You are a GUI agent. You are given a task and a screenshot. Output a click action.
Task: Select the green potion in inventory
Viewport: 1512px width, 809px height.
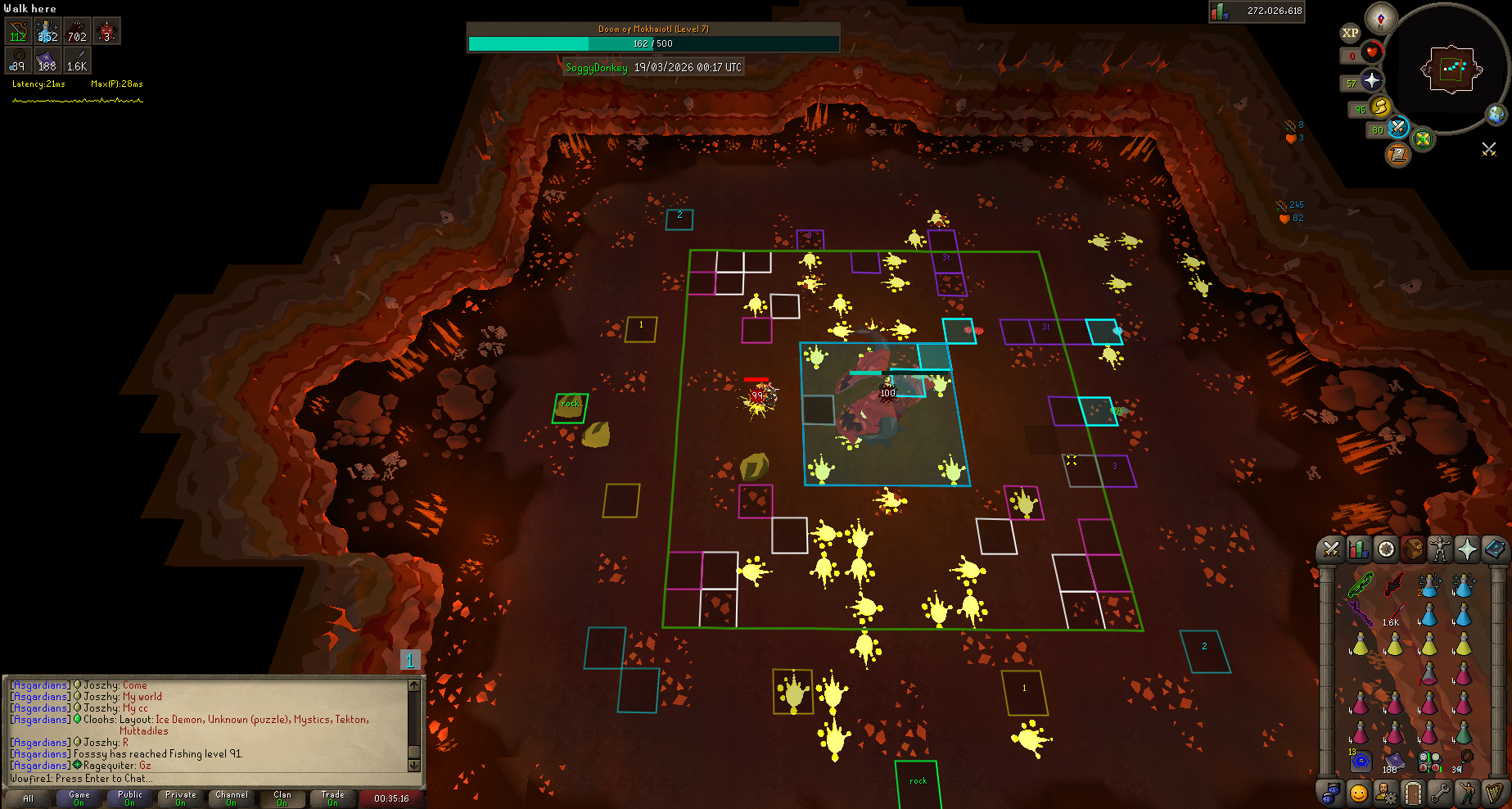[1464, 731]
